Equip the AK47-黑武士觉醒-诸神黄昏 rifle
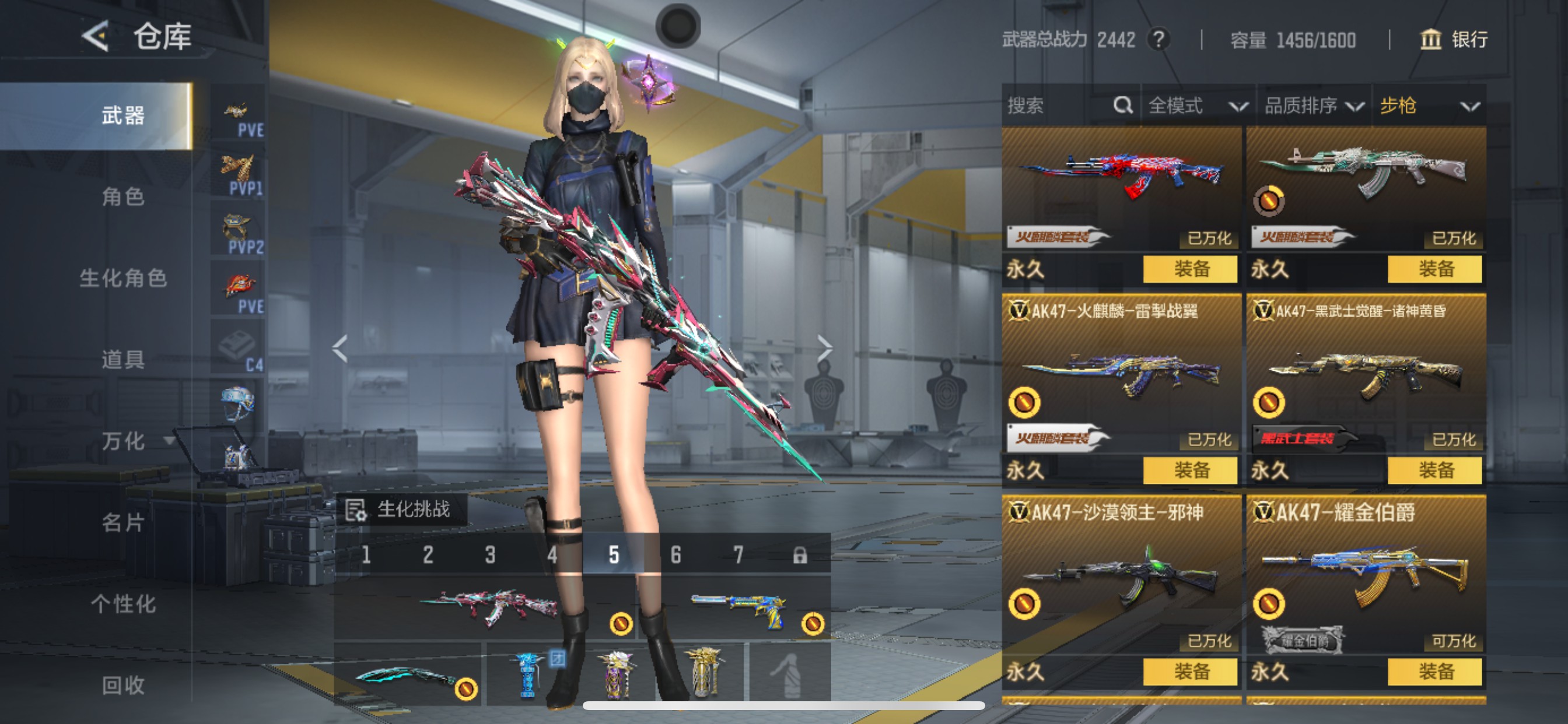The width and height of the screenshot is (1568, 724). (x=1434, y=470)
